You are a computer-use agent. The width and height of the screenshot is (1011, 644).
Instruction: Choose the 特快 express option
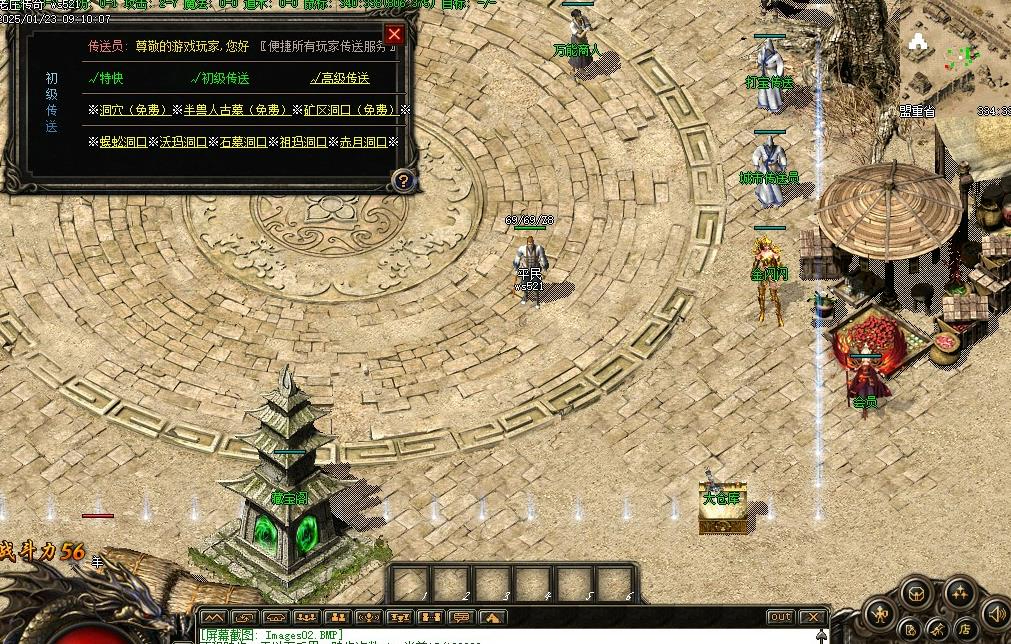point(107,78)
